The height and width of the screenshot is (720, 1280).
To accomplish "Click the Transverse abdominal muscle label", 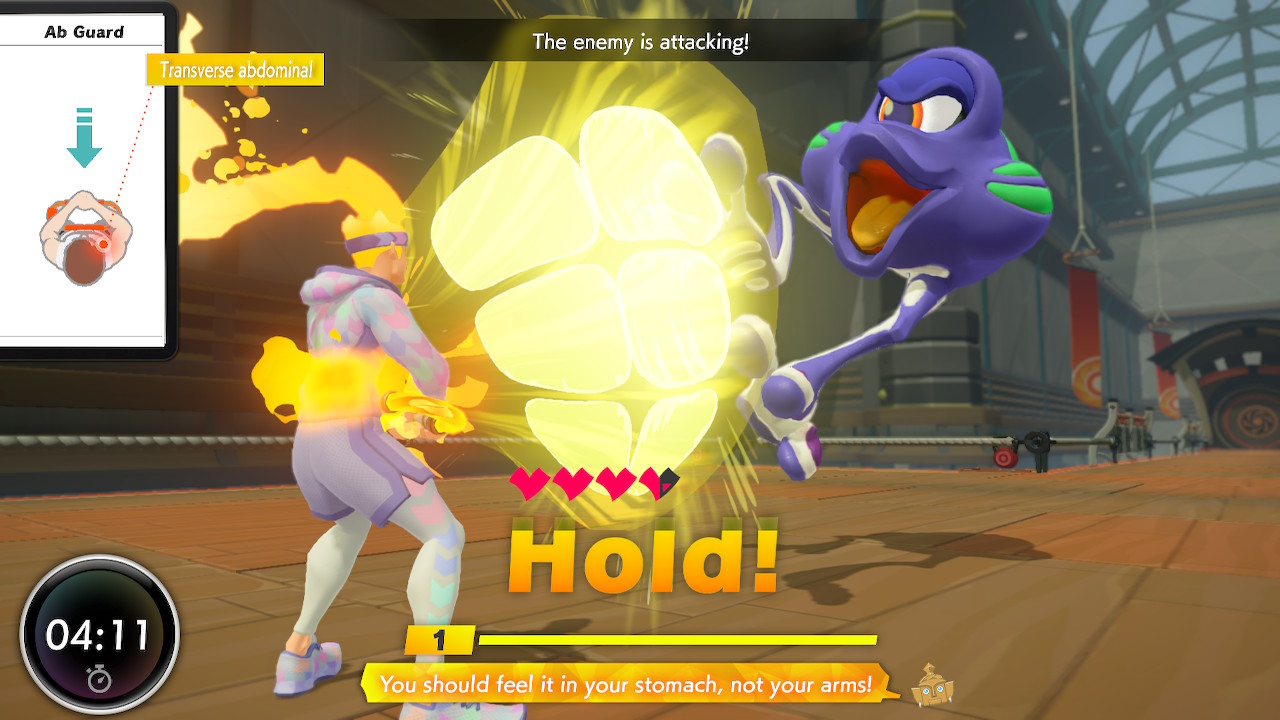I will 235,70.
